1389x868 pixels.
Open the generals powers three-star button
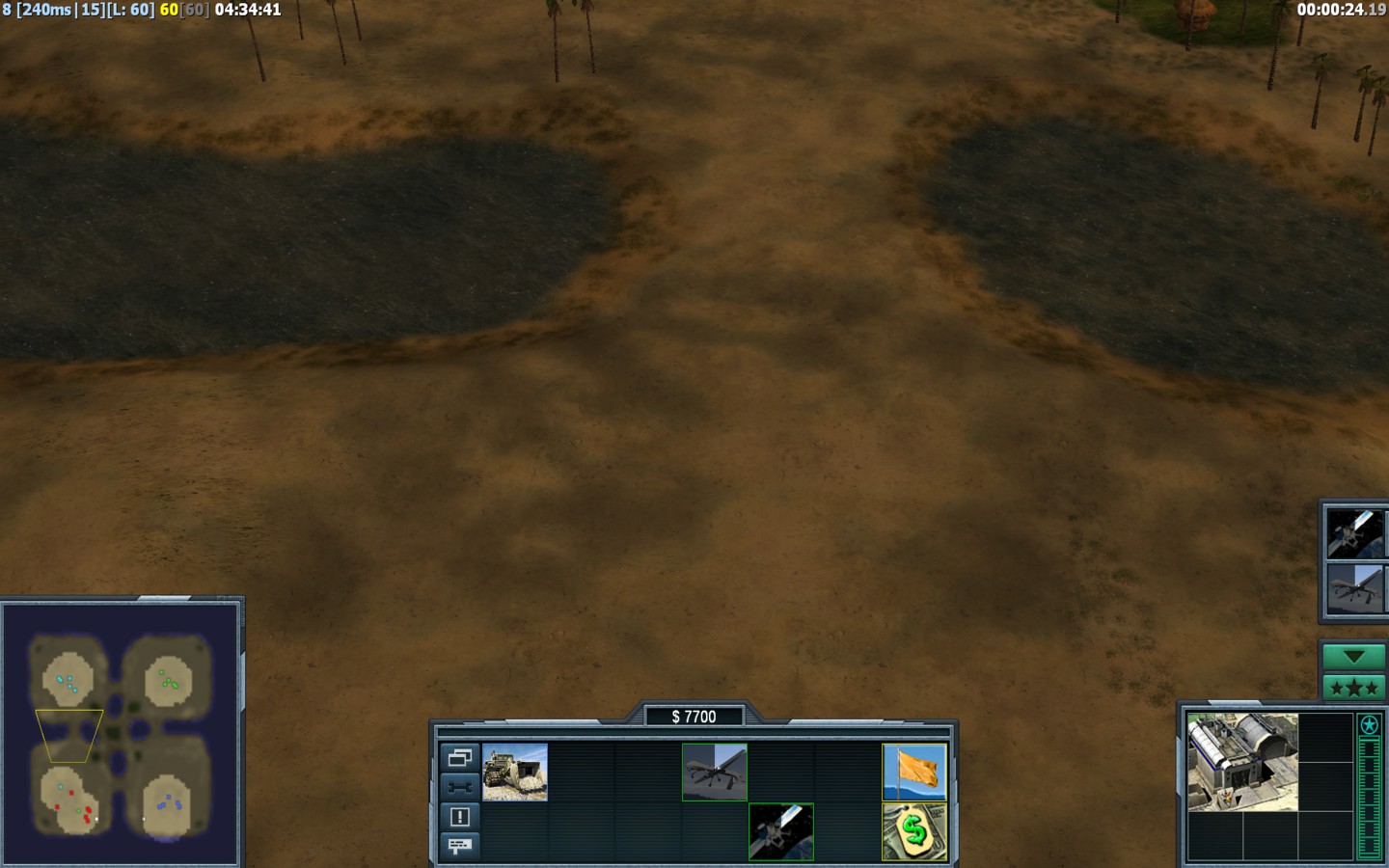1354,688
